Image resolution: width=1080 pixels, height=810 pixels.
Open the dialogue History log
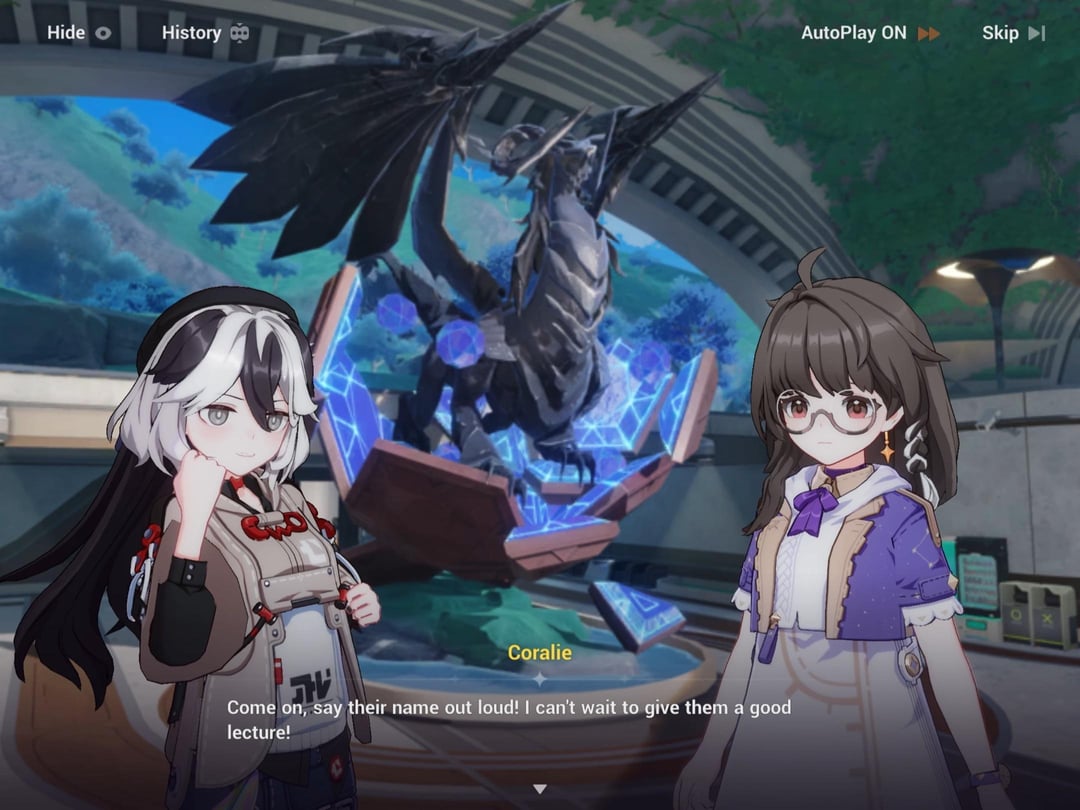pos(205,33)
